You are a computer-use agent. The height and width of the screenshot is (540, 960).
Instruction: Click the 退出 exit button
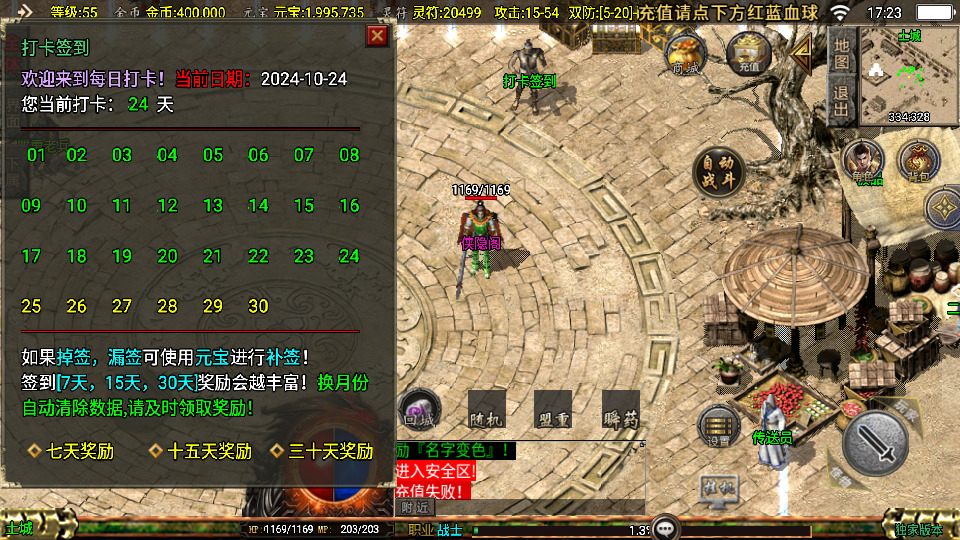[x=841, y=100]
